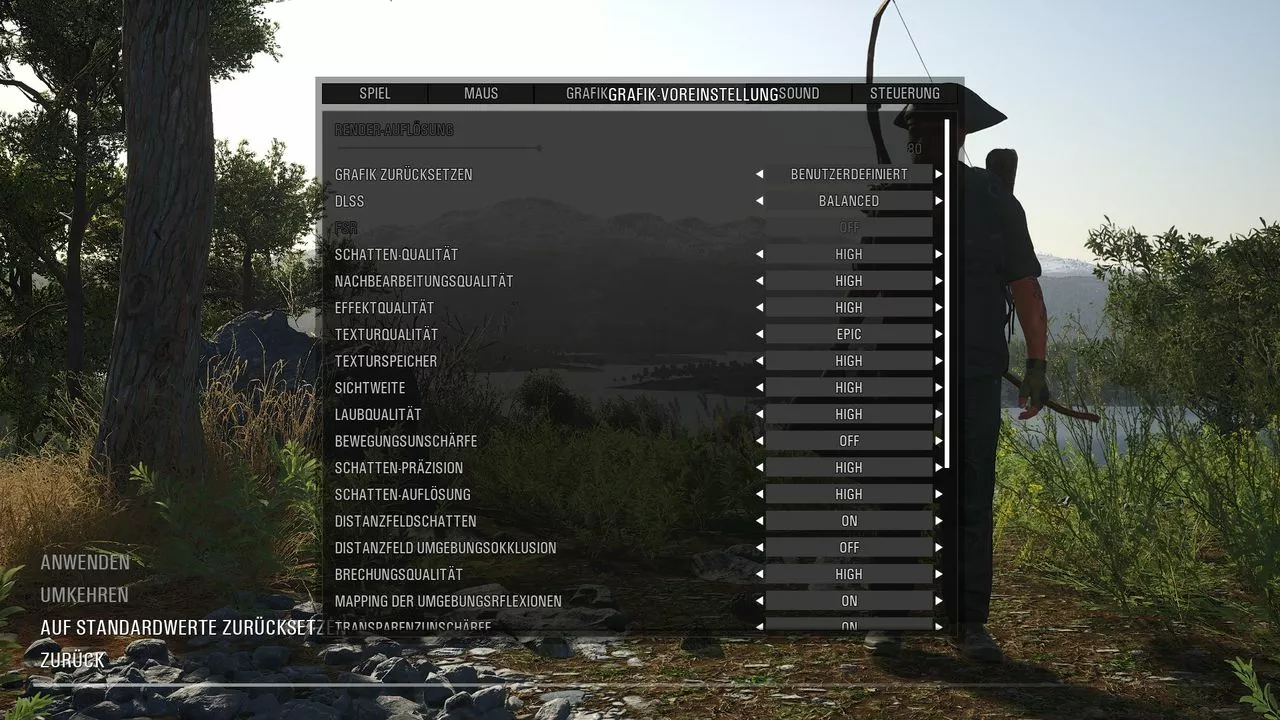Click right arrow for Laubqualität

tap(939, 414)
